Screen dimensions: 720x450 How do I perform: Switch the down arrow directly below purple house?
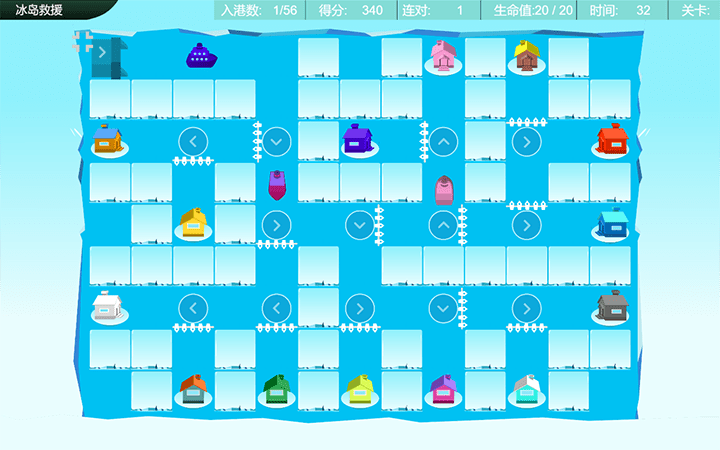pos(359,224)
